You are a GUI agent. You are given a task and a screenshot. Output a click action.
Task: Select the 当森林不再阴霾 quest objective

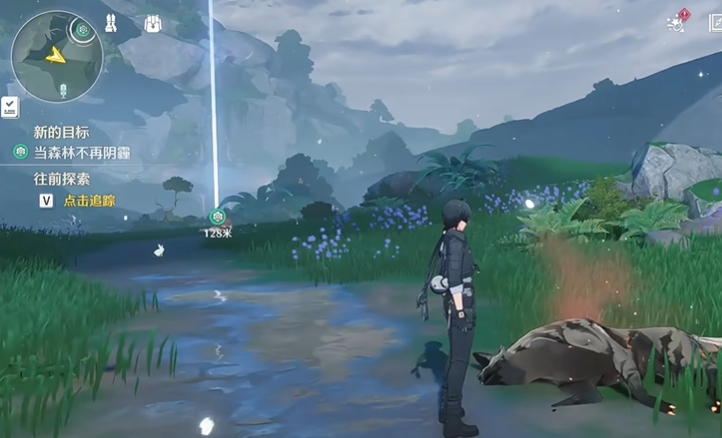point(82,153)
